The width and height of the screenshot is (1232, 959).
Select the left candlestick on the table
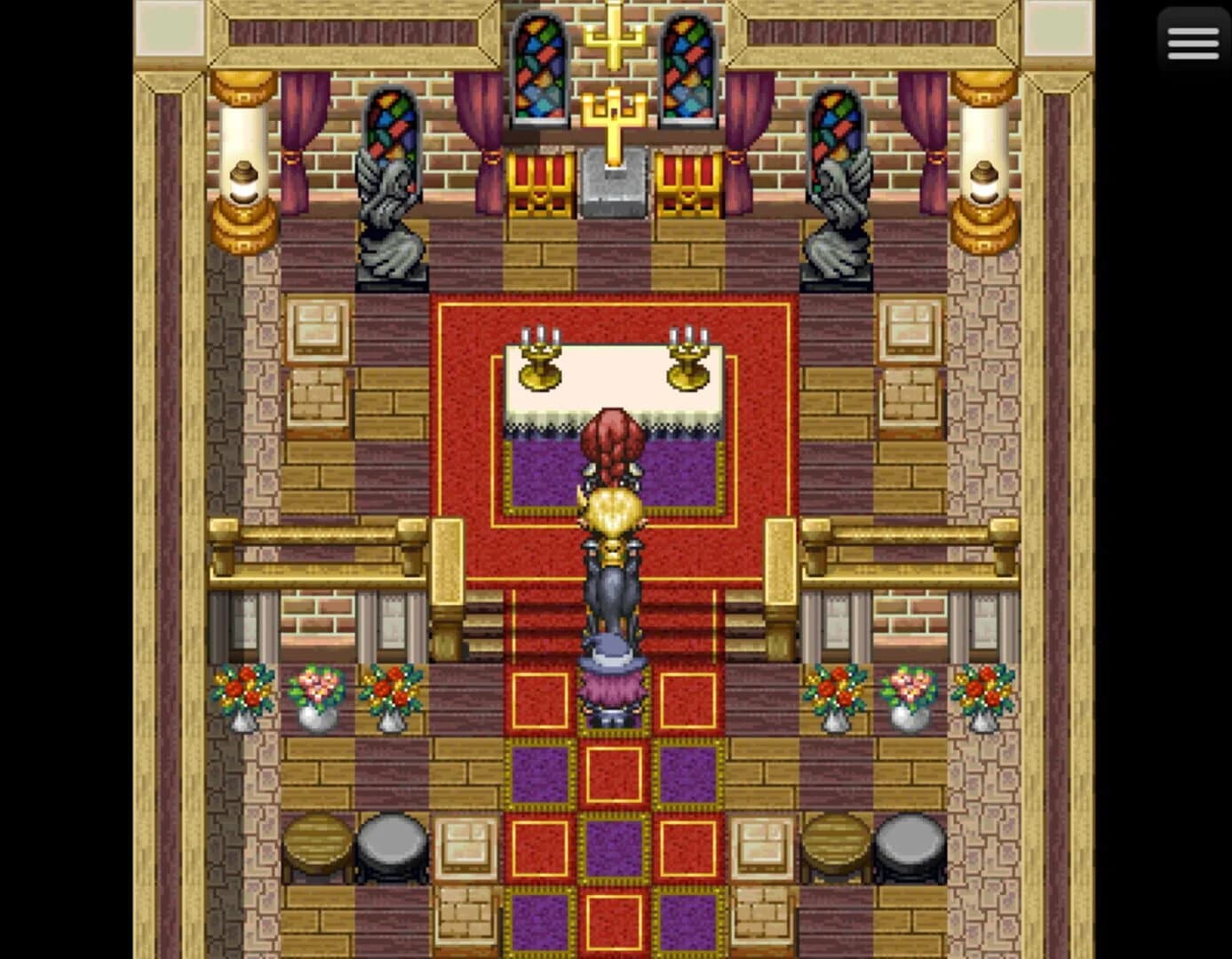tap(539, 355)
